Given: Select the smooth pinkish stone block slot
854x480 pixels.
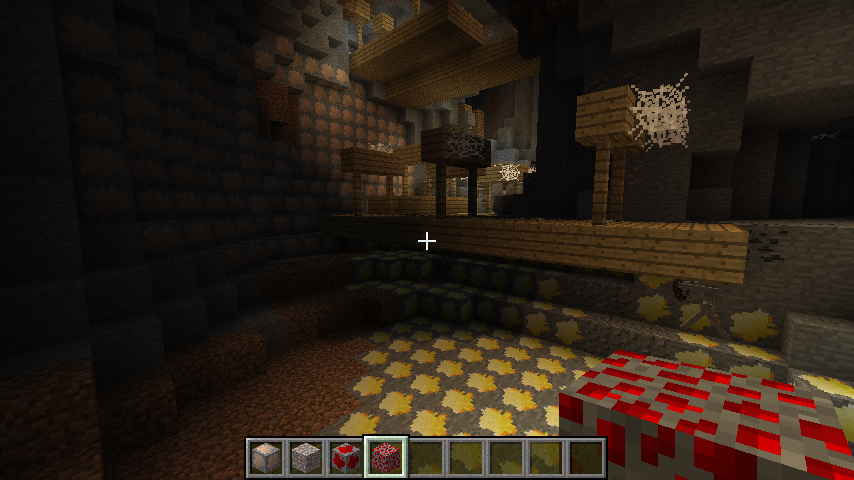Looking at the screenshot, I should coord(265,458).
